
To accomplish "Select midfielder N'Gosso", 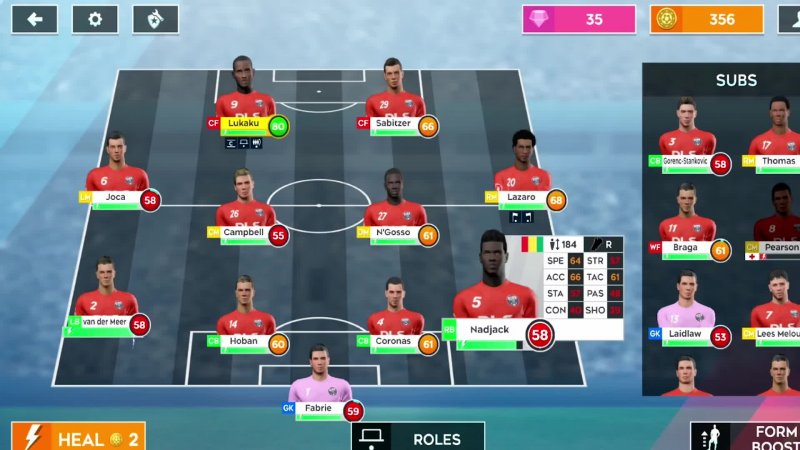I will point(395,210).
